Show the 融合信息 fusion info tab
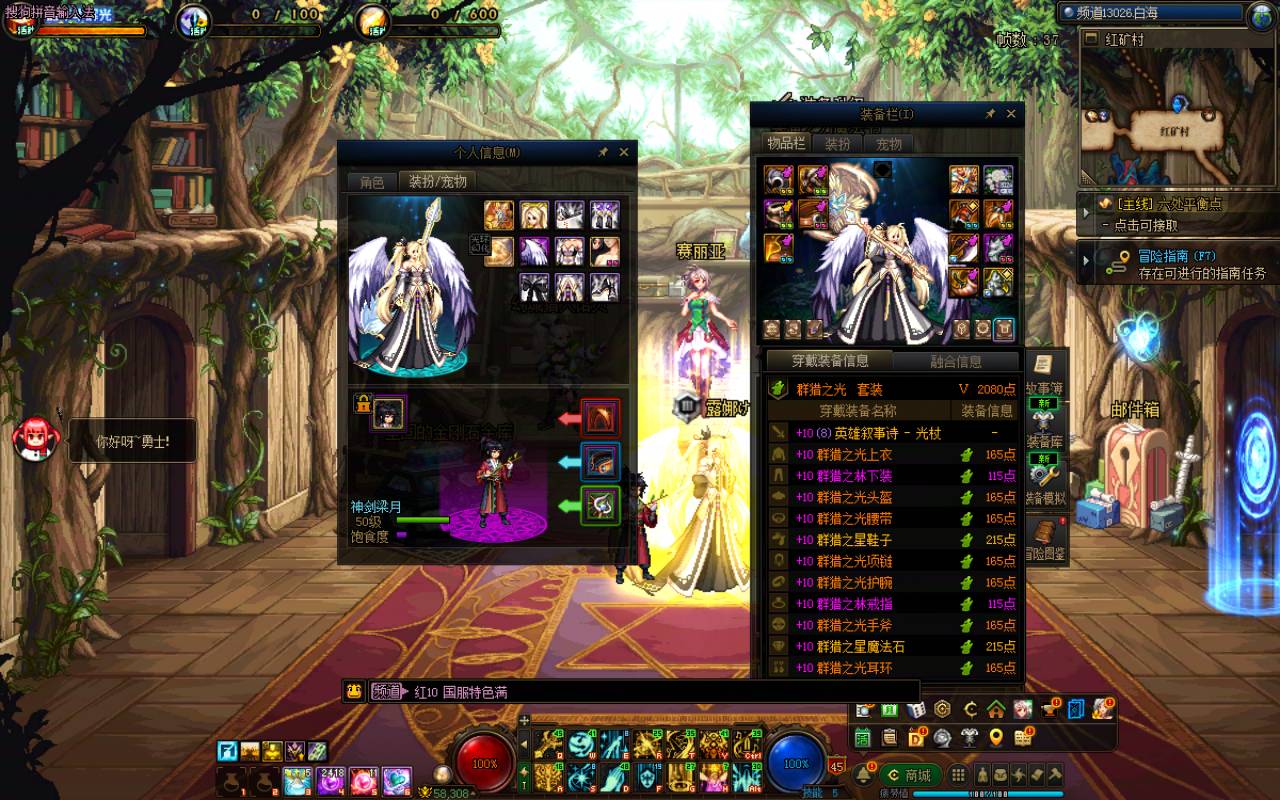Image resolution: width=1280 pixels, height=800 pixels. [955, 361]
